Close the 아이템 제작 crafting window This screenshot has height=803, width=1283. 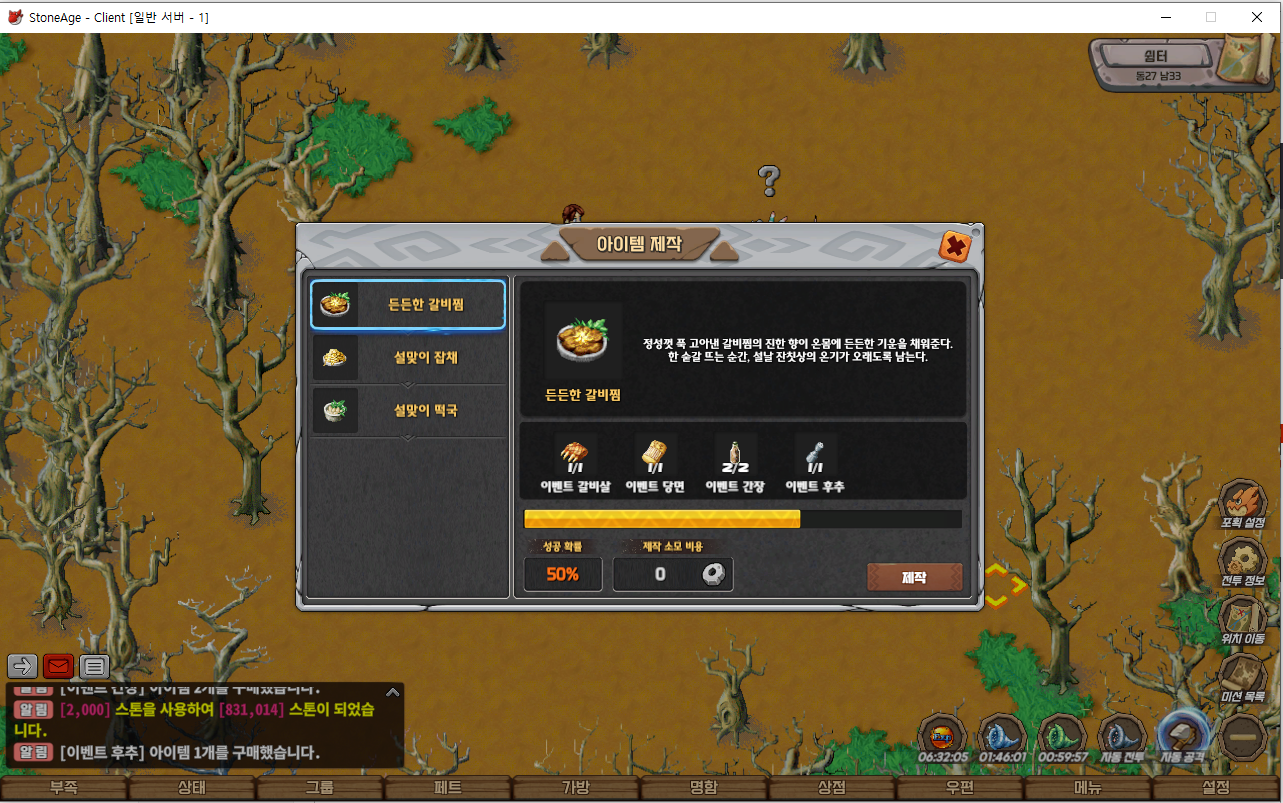pyautogui.click(x=955, y=246)
